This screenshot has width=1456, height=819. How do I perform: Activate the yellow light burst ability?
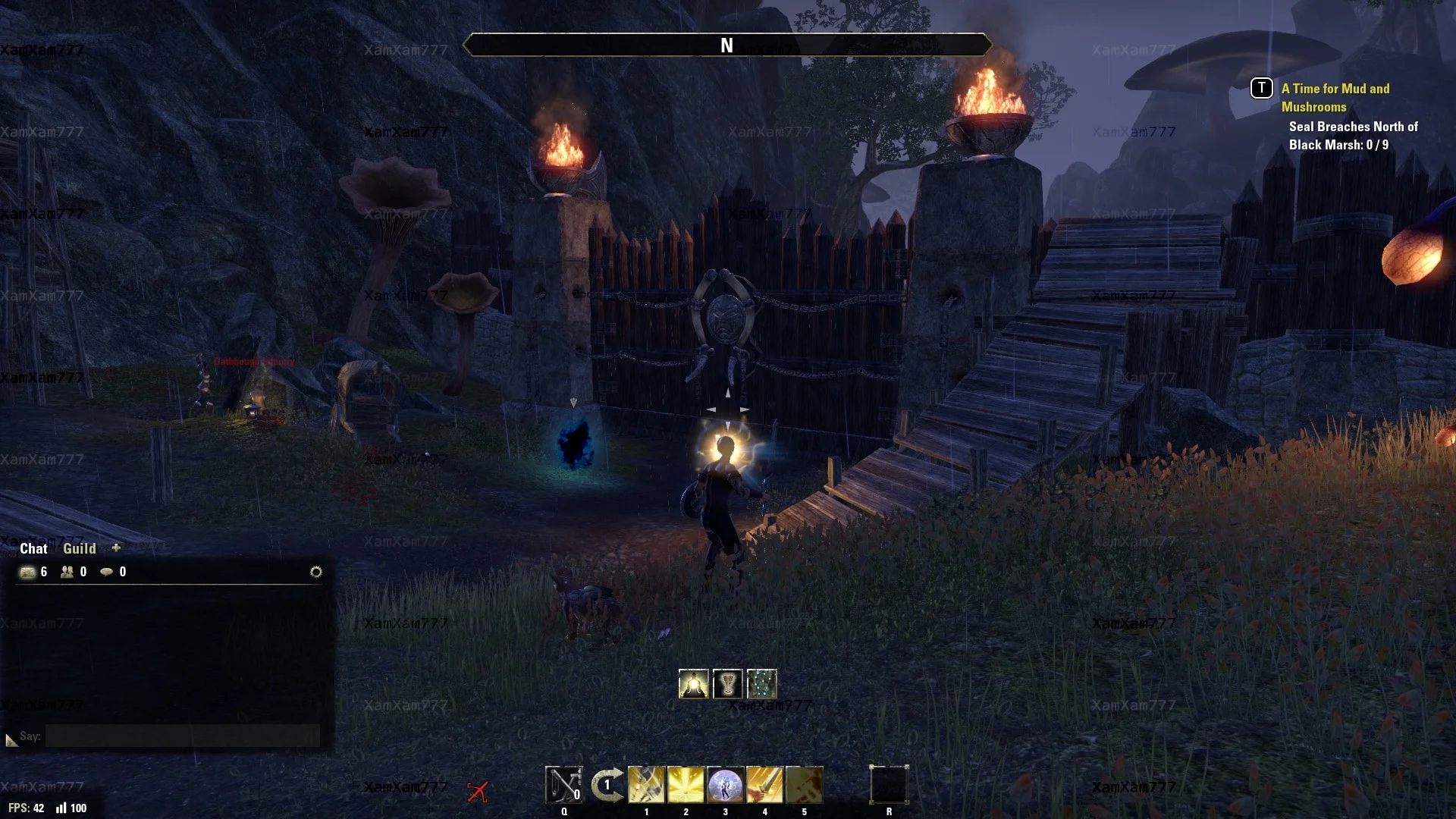tap(686, 785)
